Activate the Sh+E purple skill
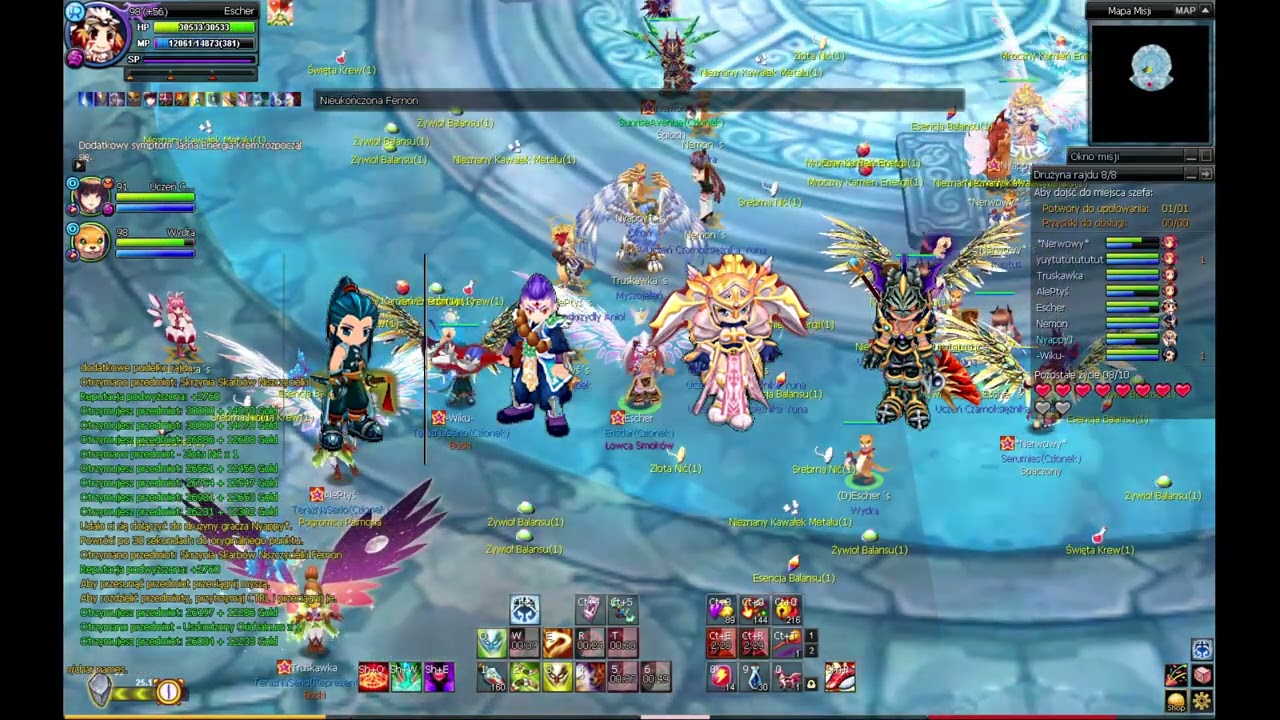 (x=438, y=678)
